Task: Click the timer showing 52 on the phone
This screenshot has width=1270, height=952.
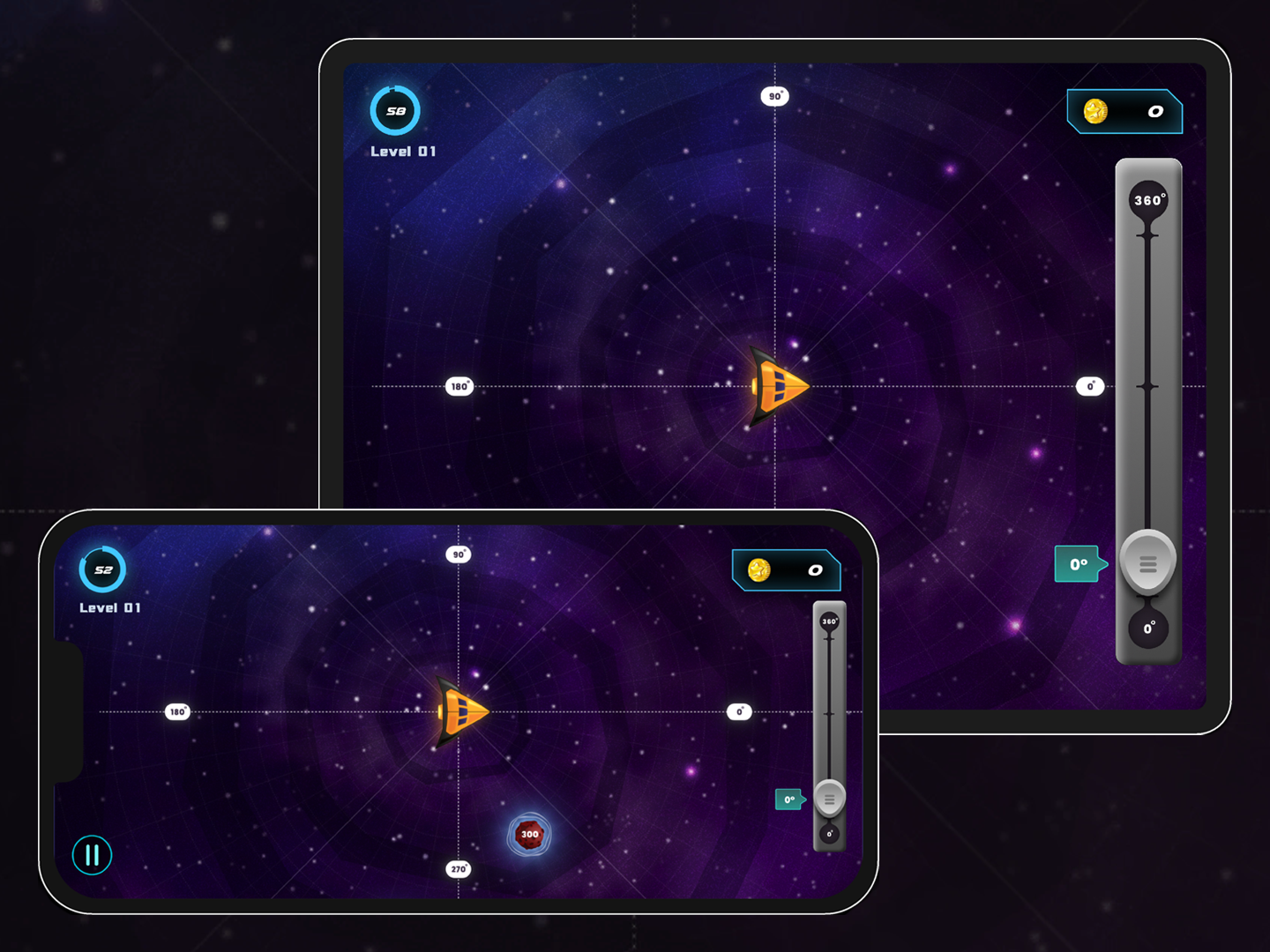Action: pyautogui.click(x=101, y=569)
